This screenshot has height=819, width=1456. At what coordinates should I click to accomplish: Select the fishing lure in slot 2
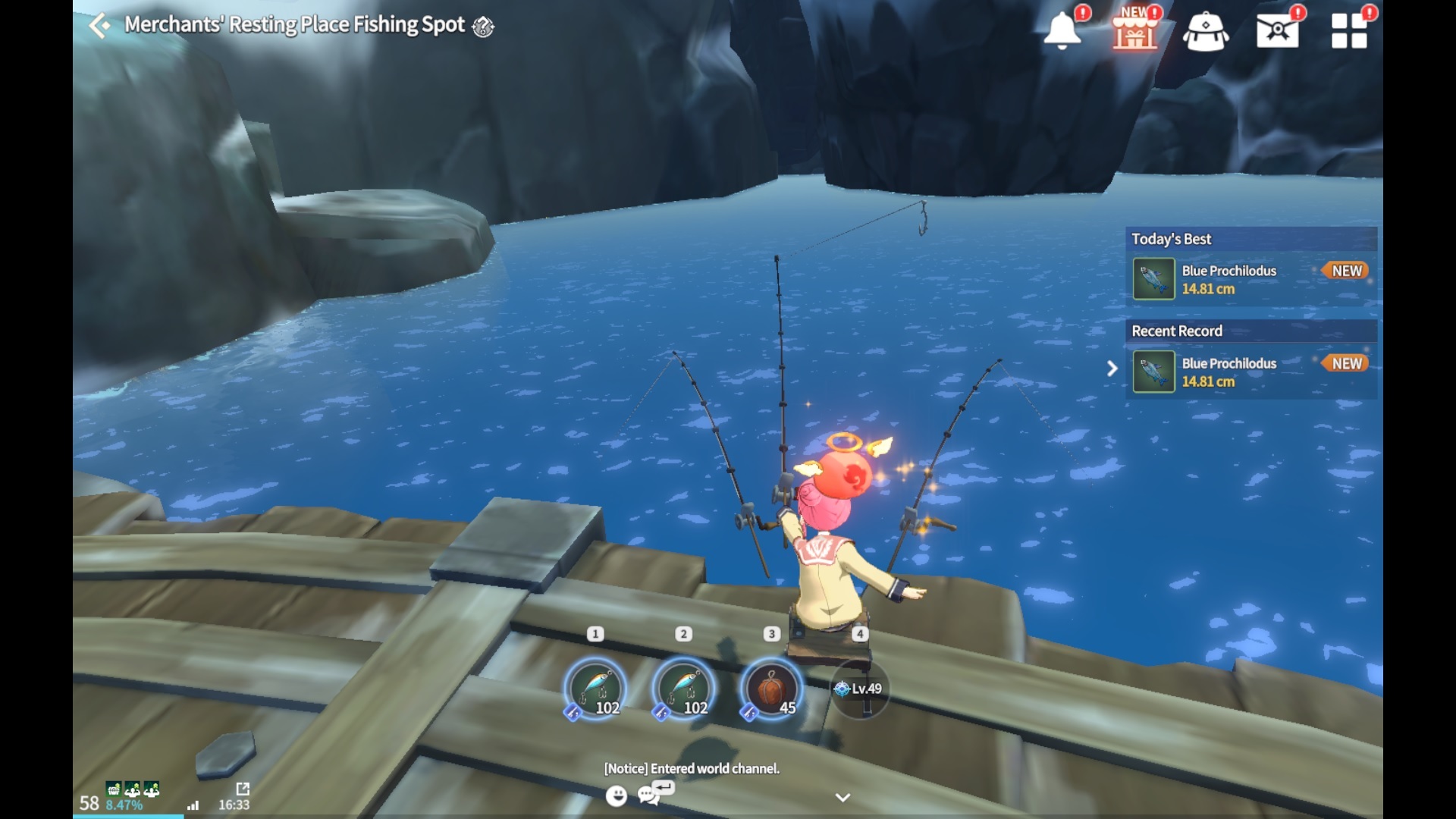click(683, 688)
